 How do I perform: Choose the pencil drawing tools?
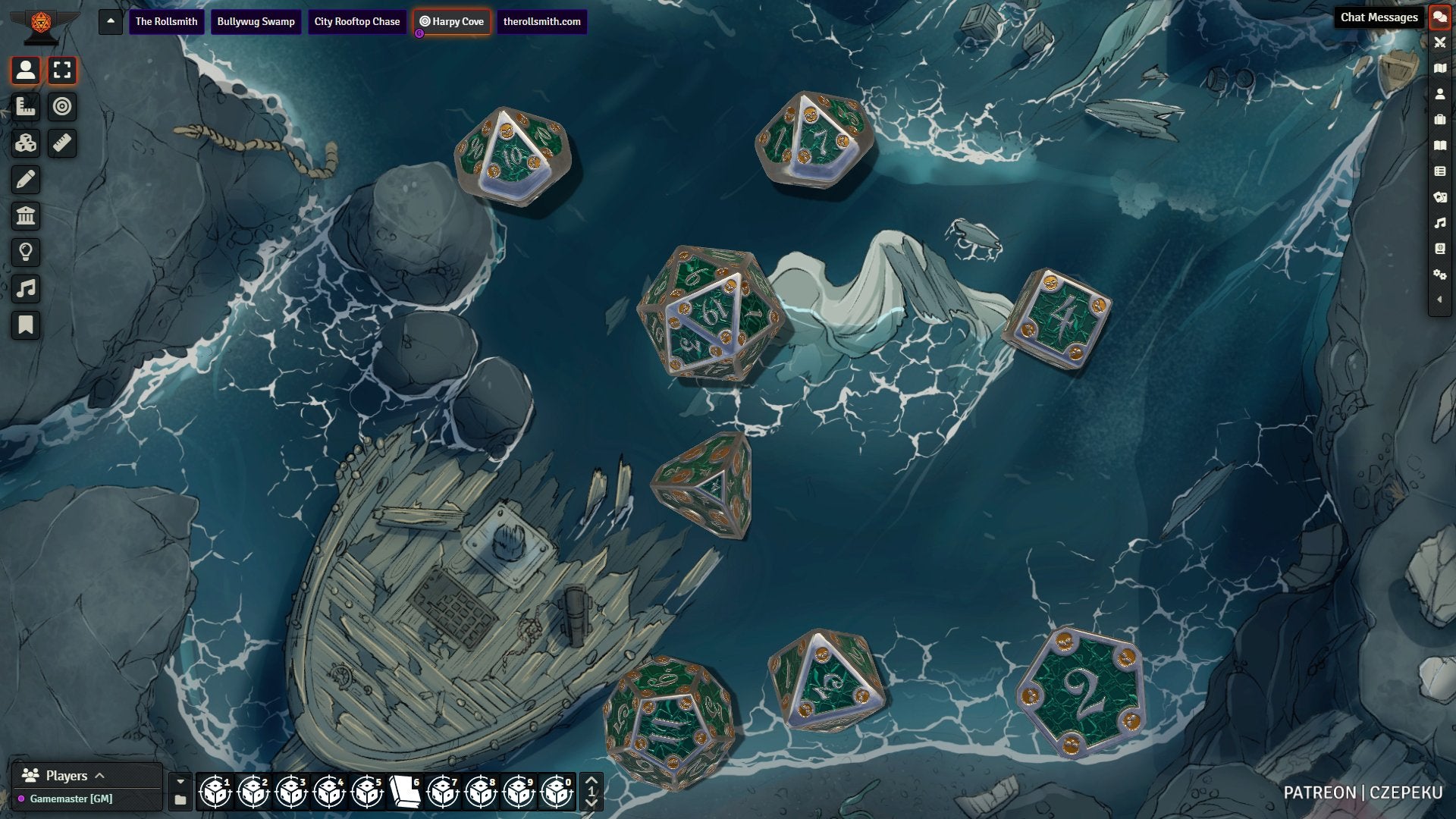click(26, 180)
